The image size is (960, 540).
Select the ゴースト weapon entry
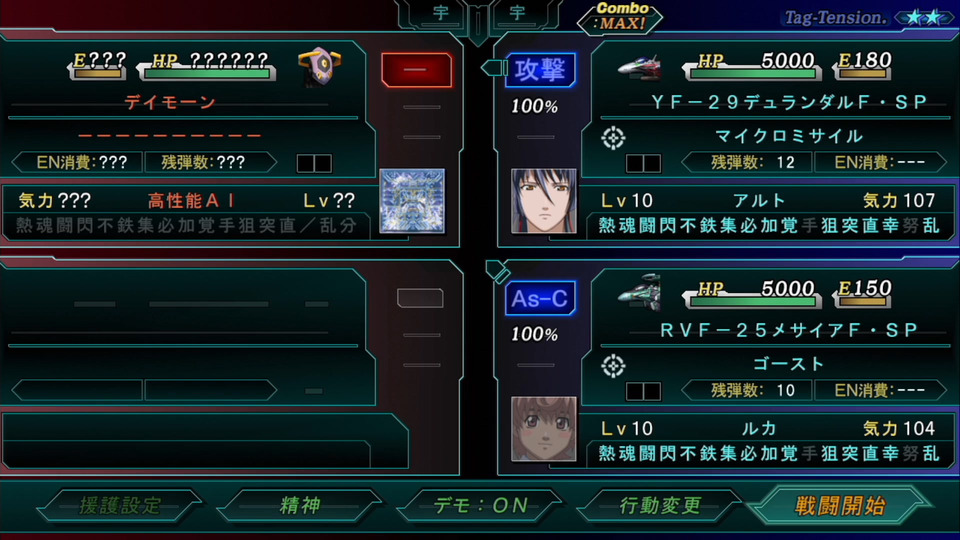click(789, 363)
